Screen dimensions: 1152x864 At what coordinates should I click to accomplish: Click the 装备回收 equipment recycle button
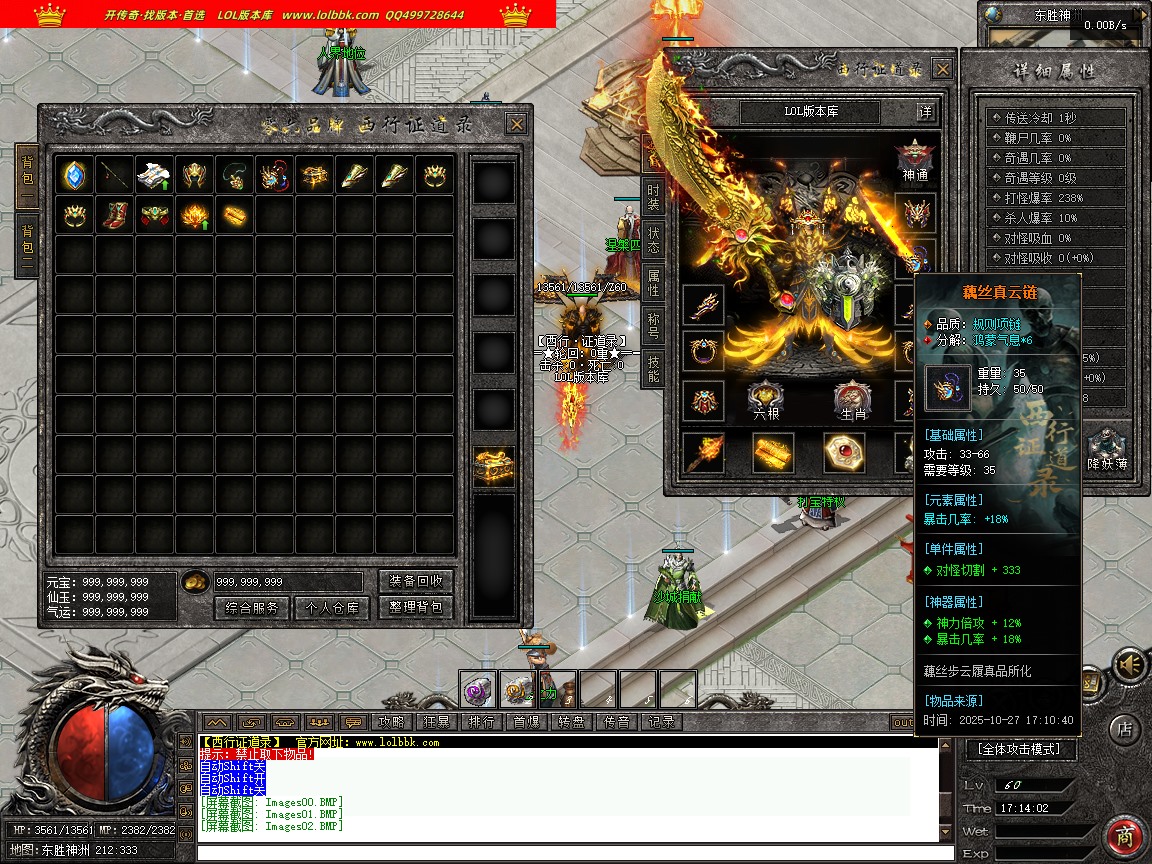416,581
